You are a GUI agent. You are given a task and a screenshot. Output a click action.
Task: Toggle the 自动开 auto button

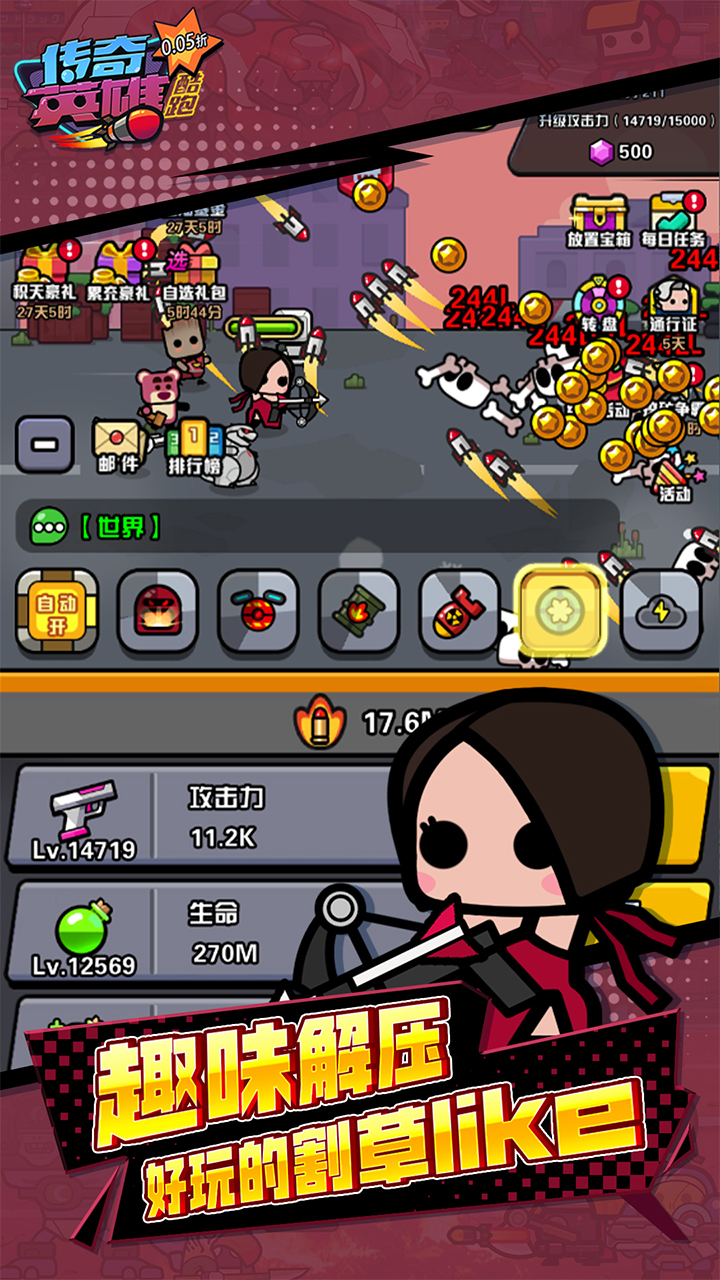[x=57, y=610]
